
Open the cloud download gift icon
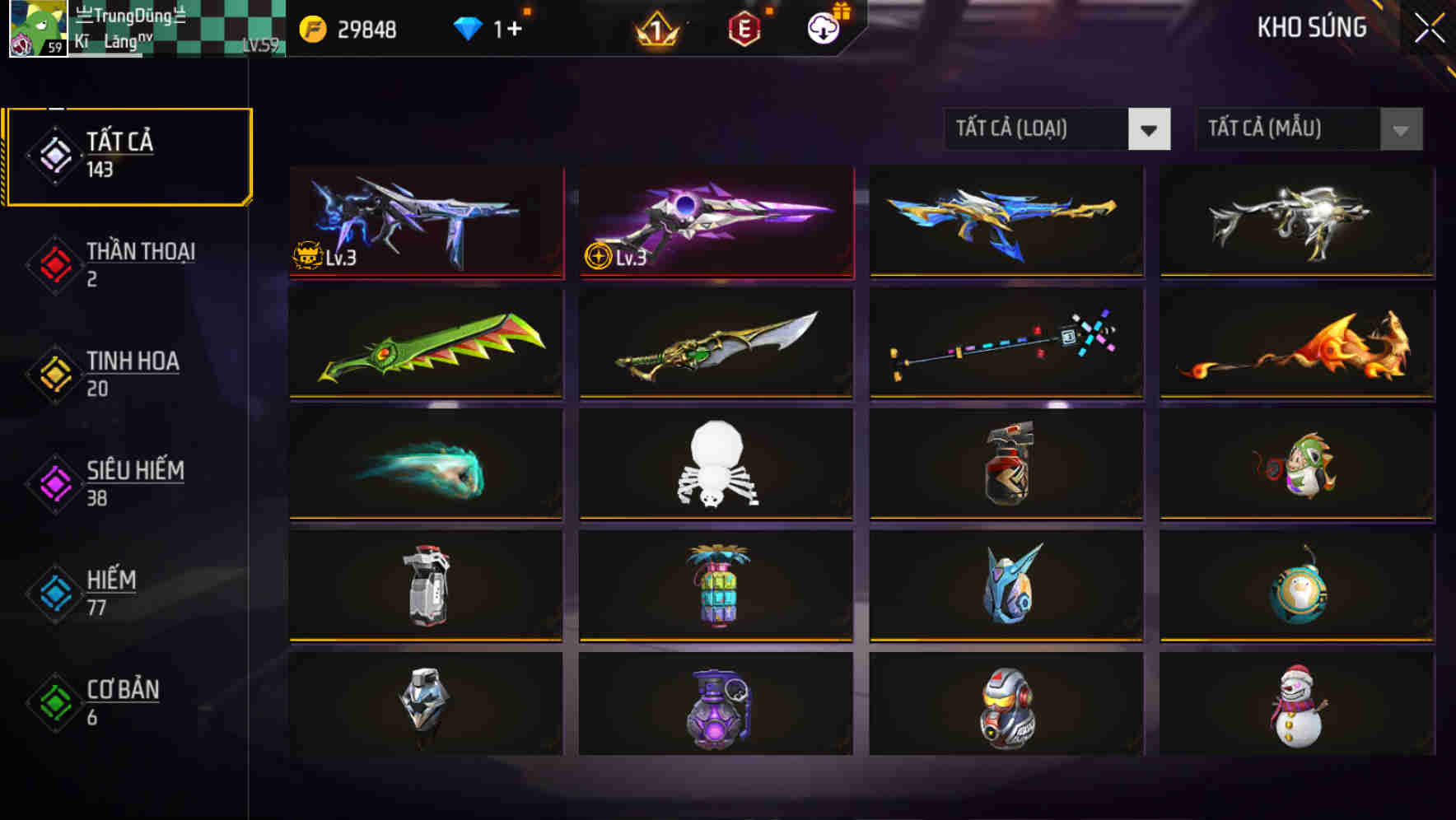click(x=821, y=27)
